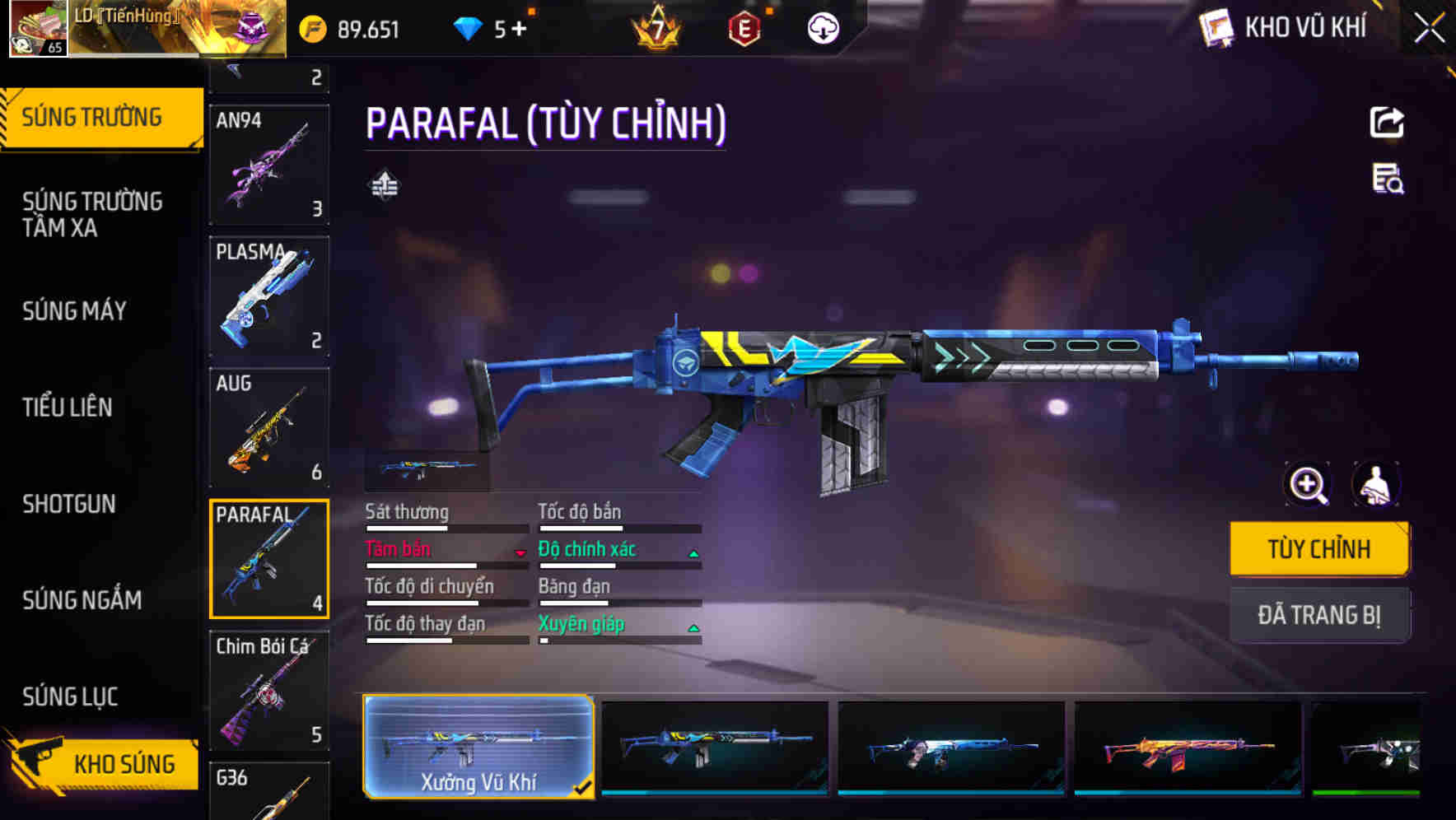
Task: Switch to Súng Trường Tầm Xa category
Action: [92, 214]
